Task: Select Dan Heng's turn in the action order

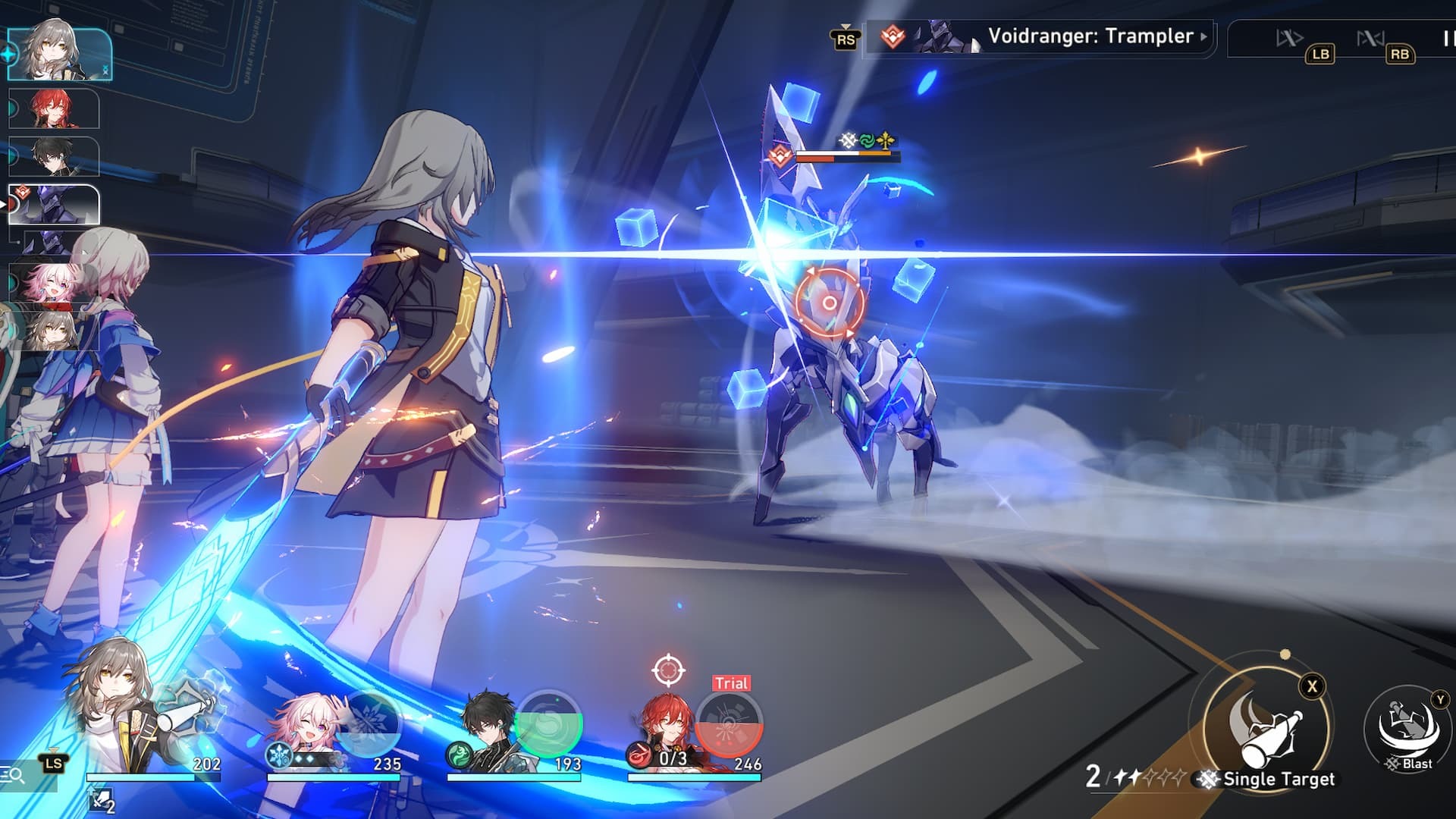Action: click(55, 156)
